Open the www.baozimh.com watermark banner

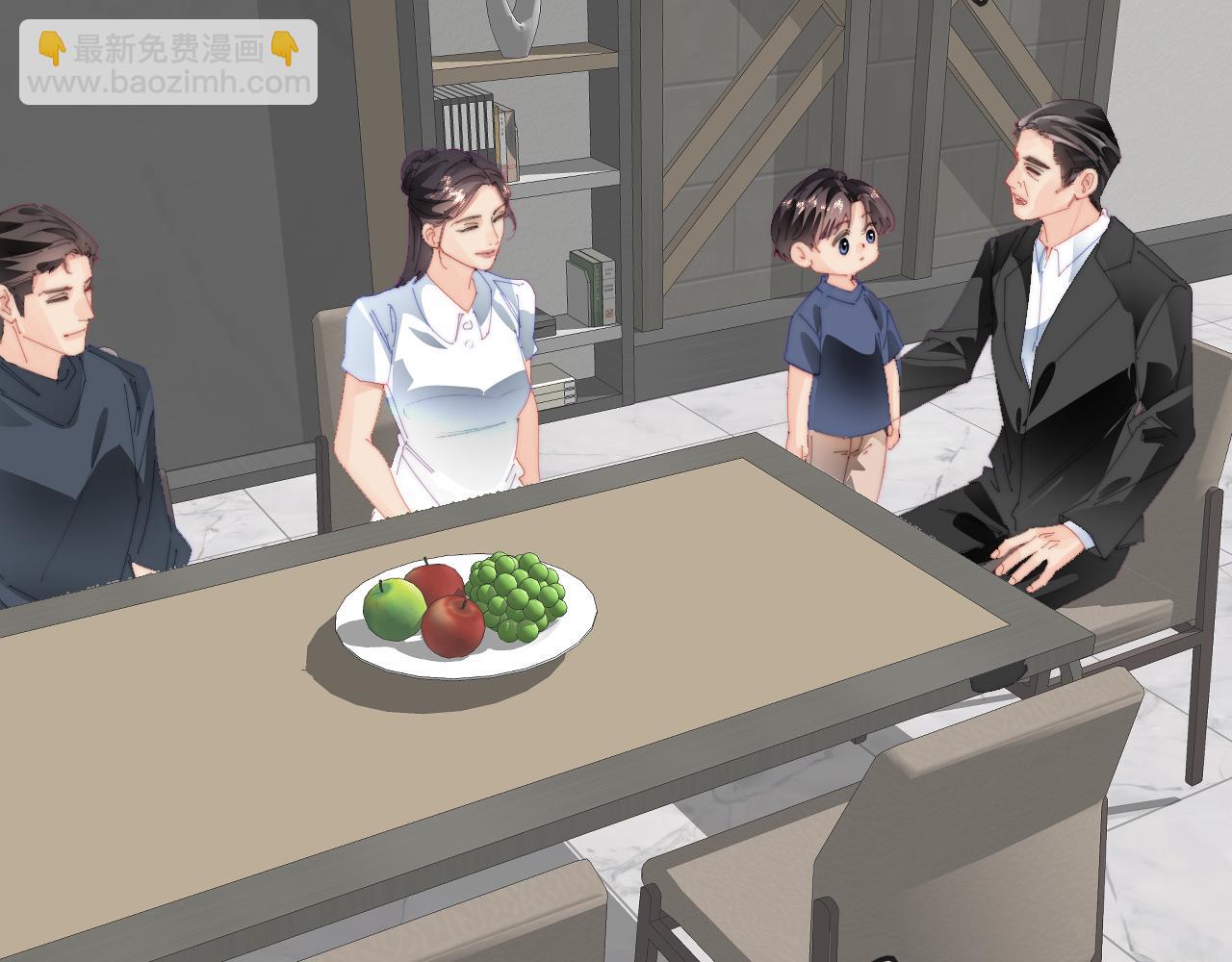click(x=168, y=63)
